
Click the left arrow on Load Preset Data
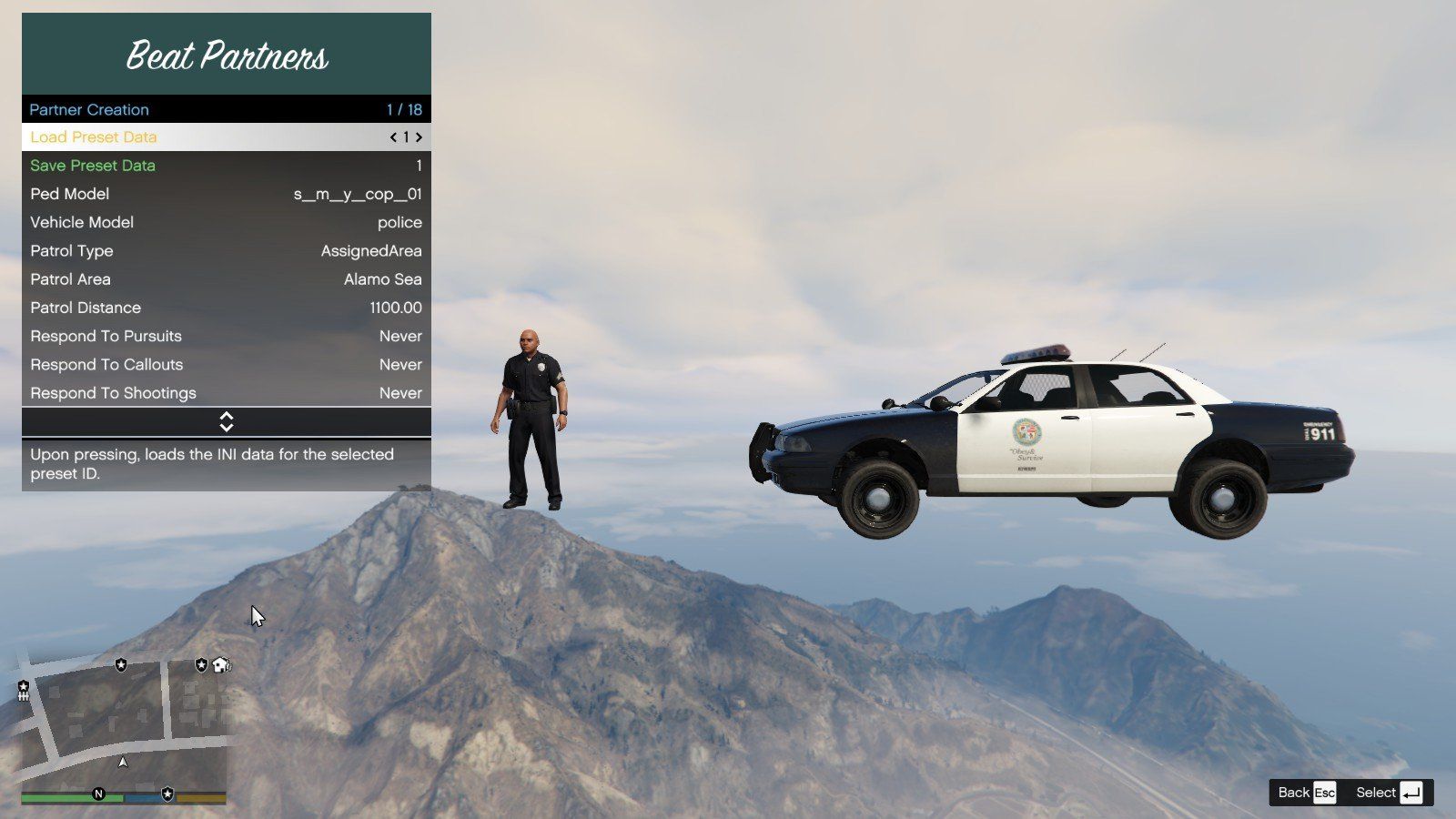point(393,137)
